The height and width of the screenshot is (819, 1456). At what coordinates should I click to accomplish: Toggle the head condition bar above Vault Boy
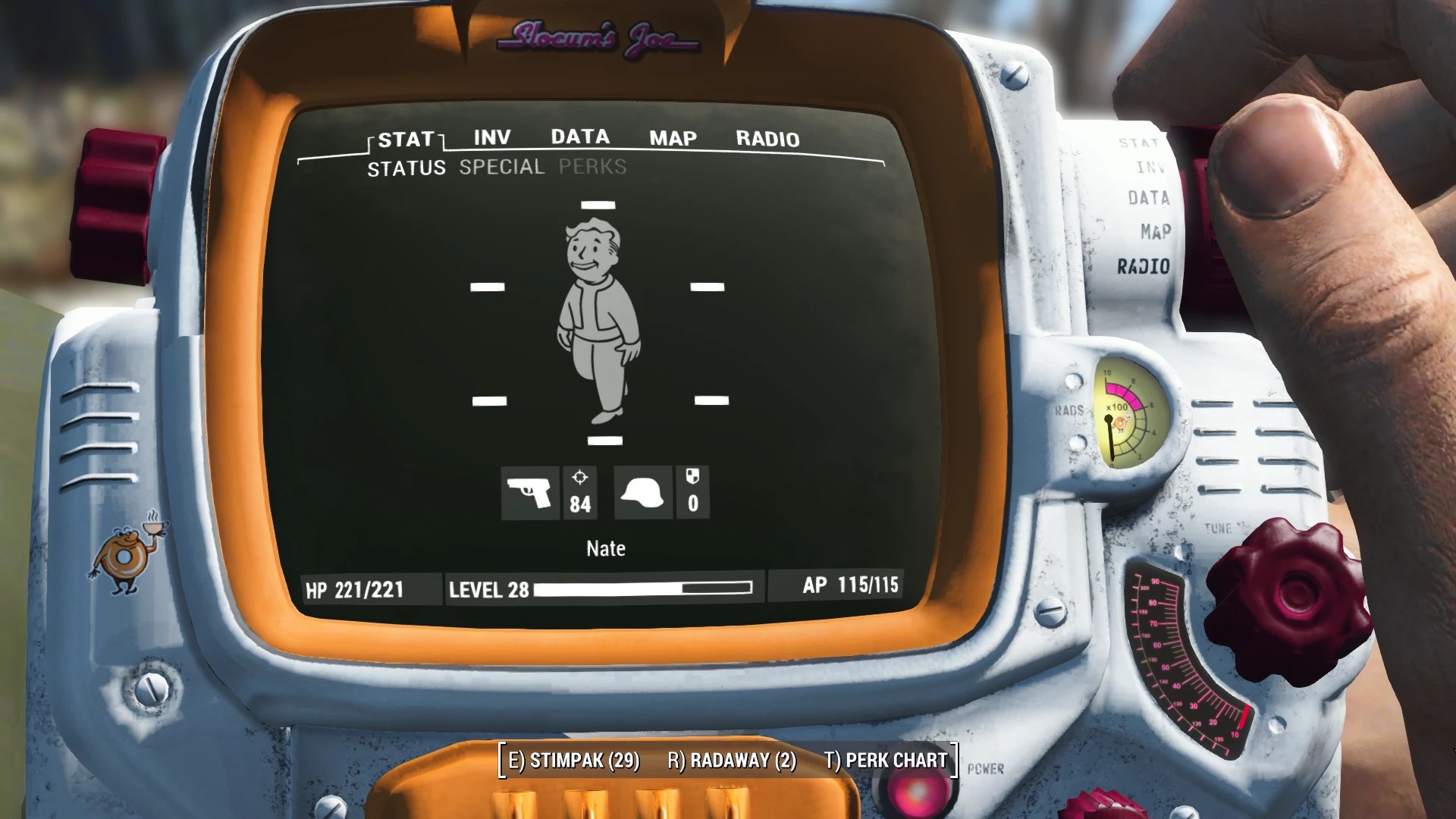pyautogui.click(x=599, y=203)
